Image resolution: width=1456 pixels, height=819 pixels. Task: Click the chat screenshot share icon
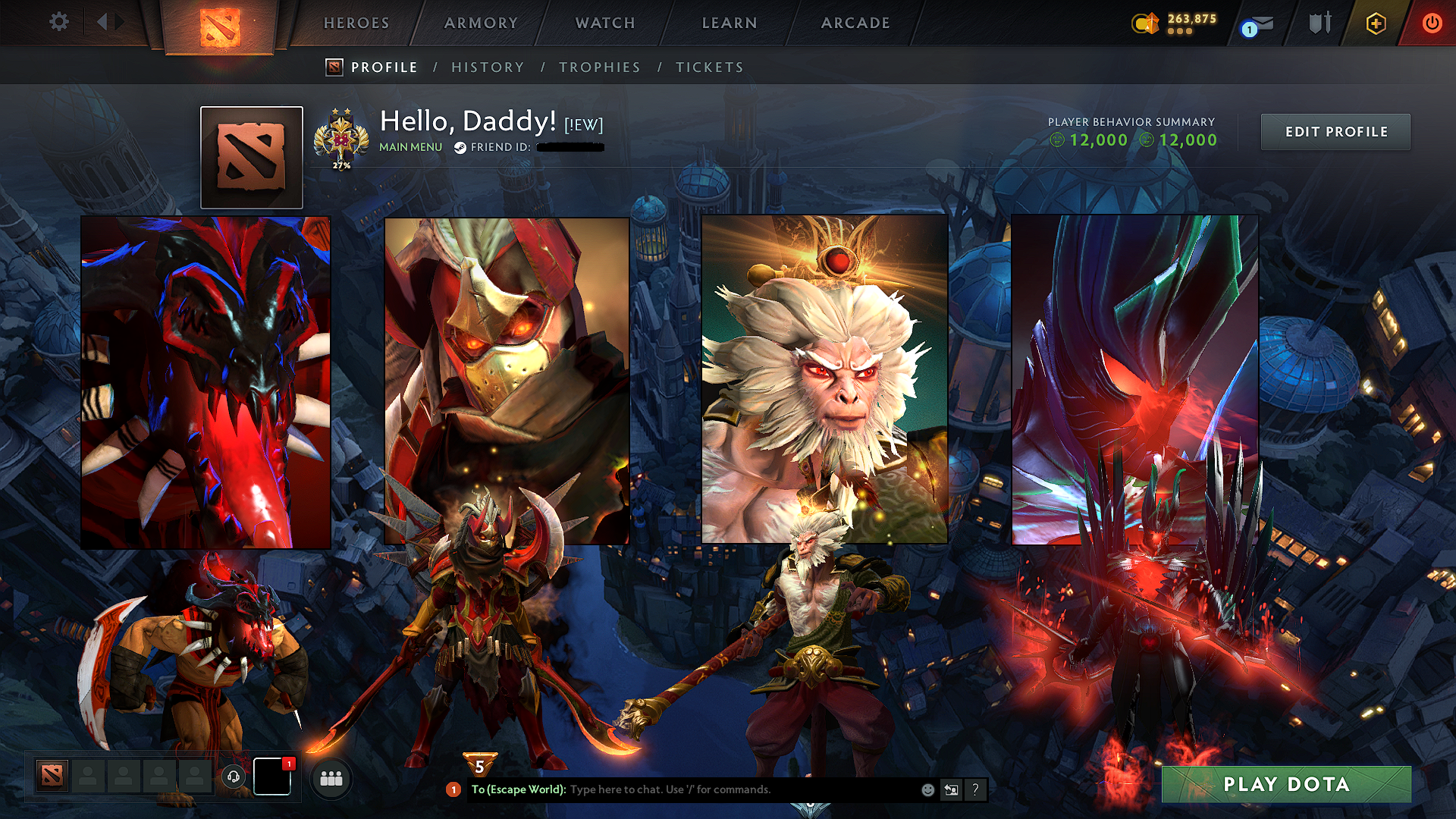tap(951, 789)
